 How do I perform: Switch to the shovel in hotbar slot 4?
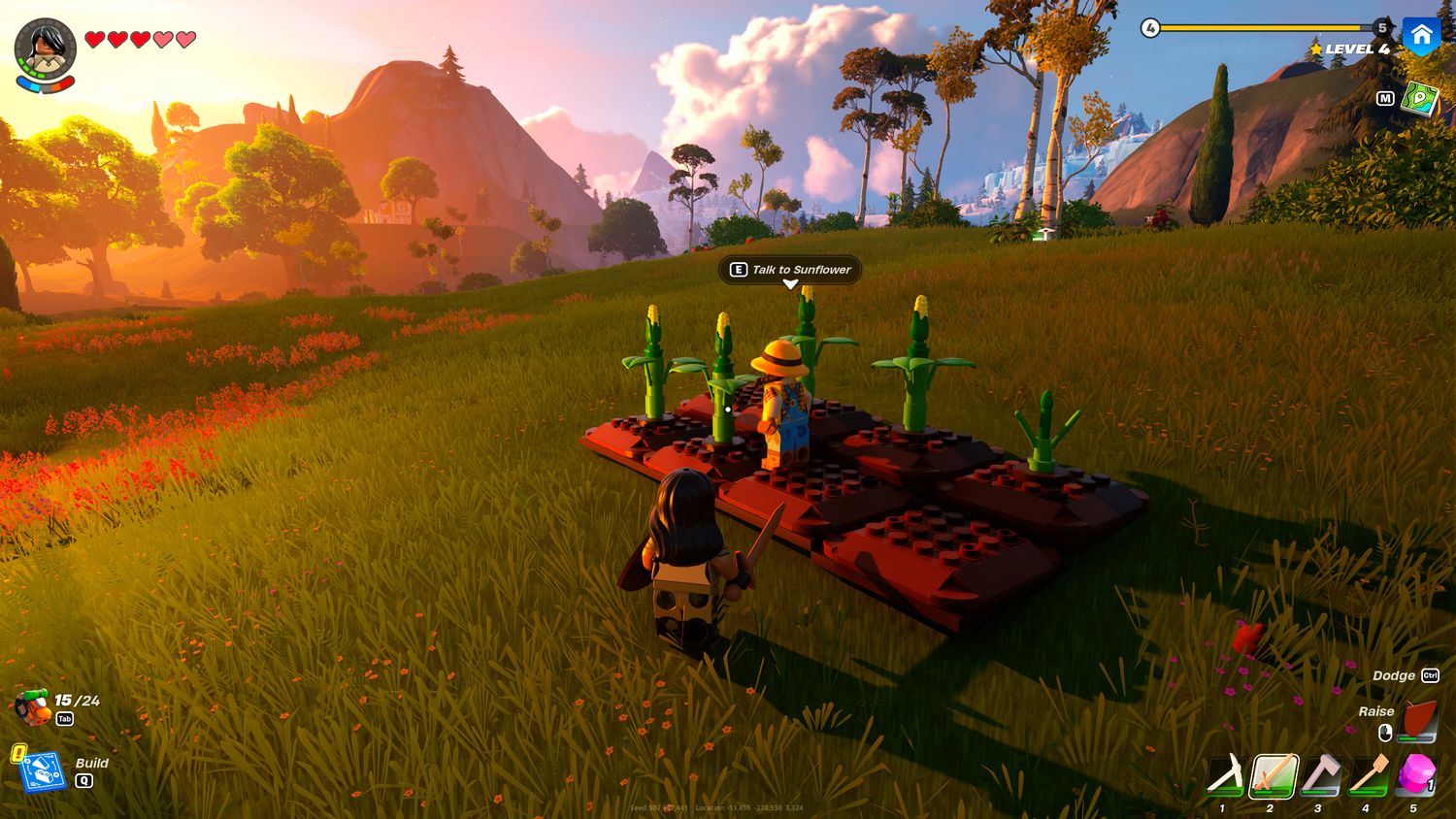click(1367, 776)
